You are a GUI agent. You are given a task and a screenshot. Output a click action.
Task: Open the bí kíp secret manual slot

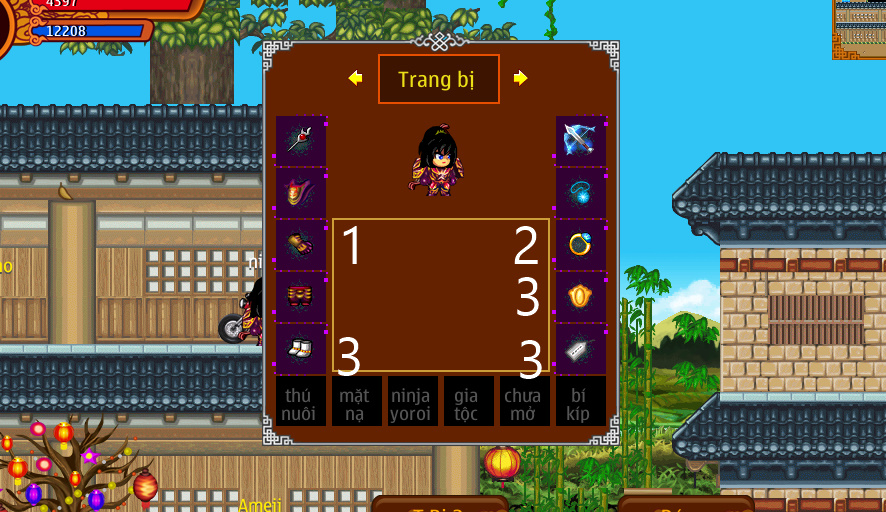coord(580,401)
